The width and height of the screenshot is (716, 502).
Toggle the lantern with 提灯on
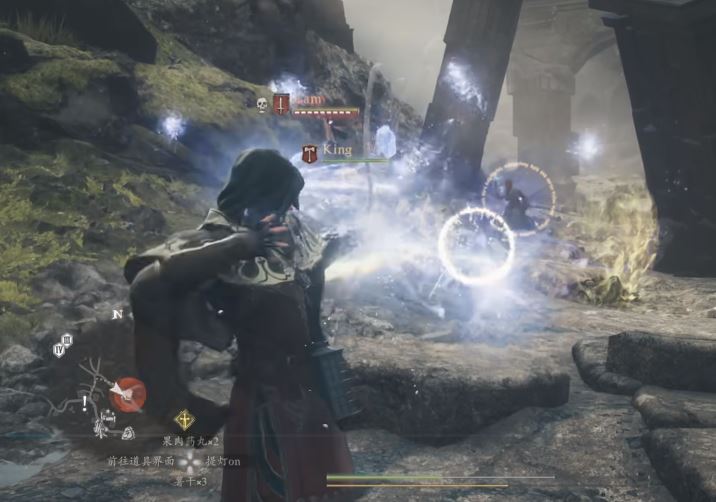(222, 462)
